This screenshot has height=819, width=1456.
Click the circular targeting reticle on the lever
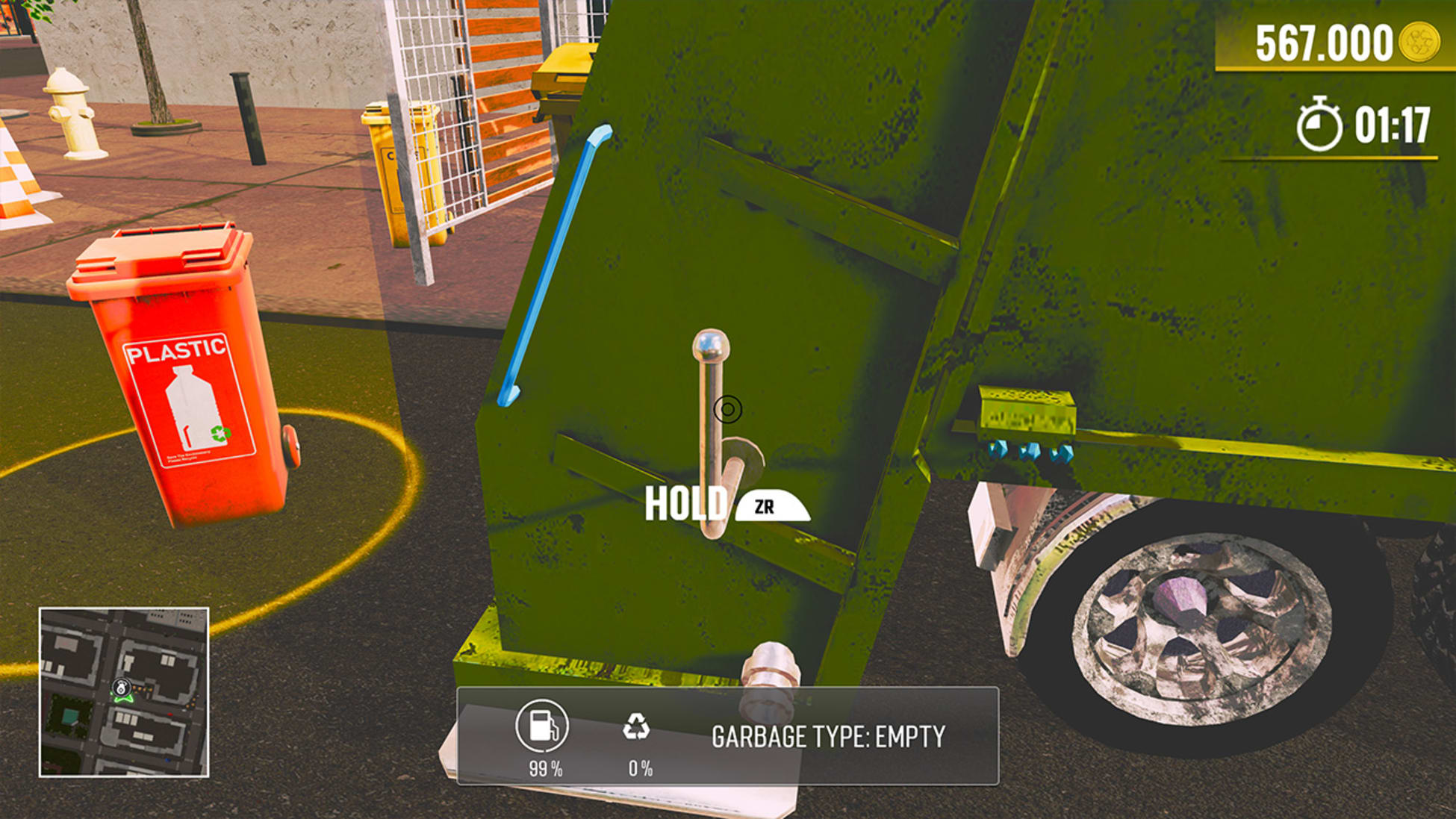pyautogui.click(x=727, y=409)
